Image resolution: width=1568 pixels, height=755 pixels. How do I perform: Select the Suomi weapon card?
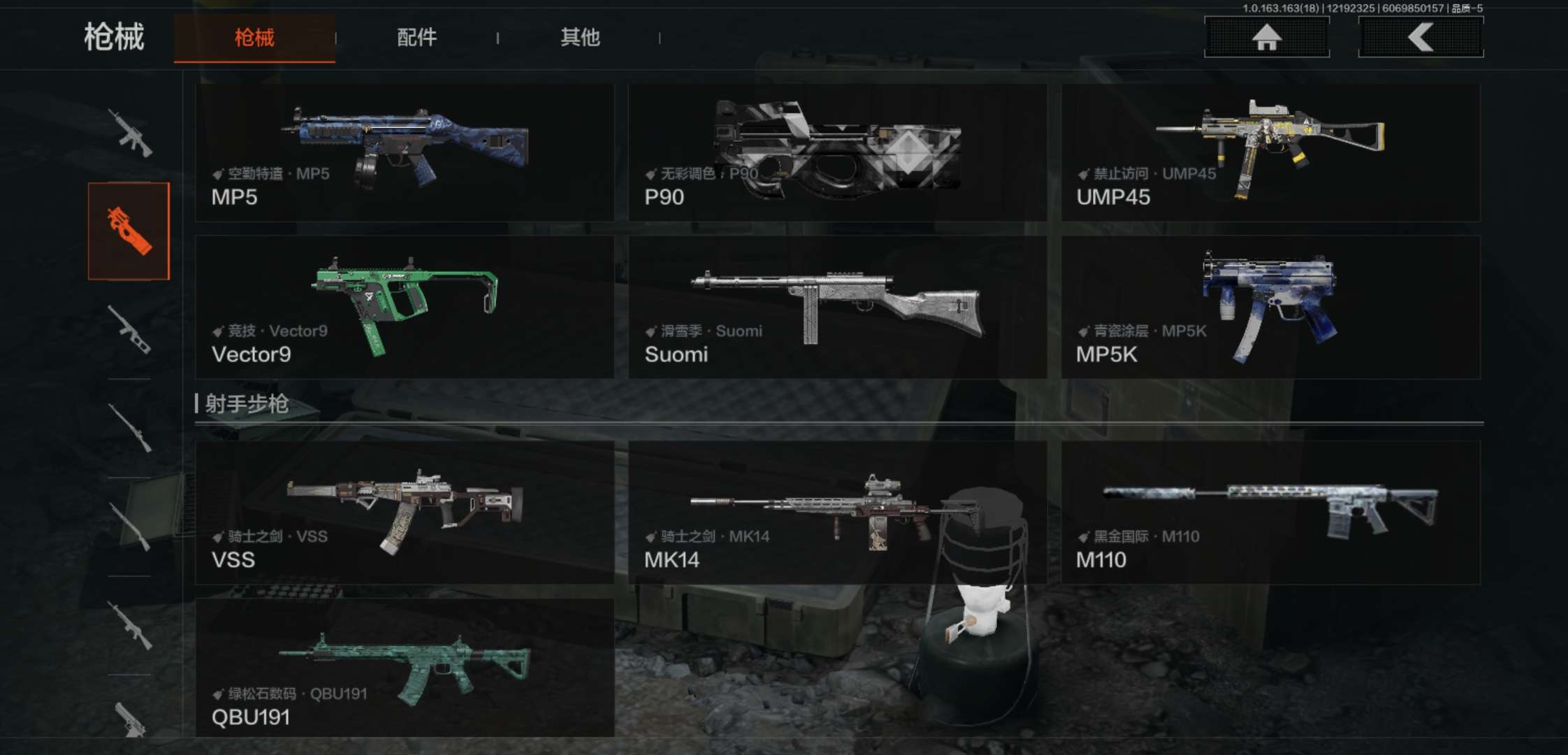tap(837, 308)
